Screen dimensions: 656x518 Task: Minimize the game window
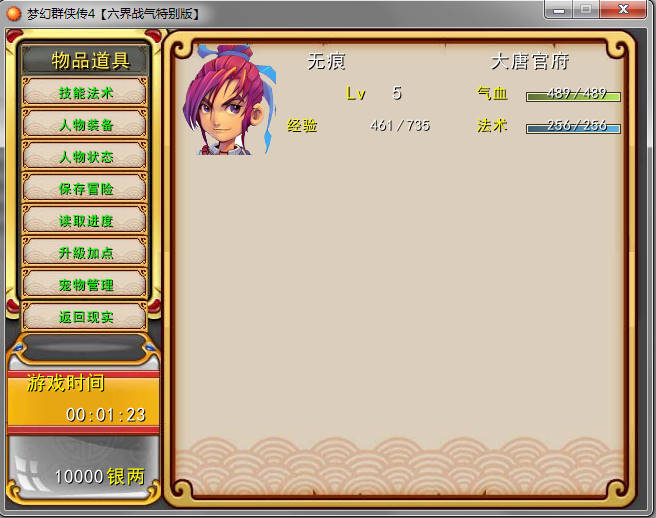click(x=561, y=9)
